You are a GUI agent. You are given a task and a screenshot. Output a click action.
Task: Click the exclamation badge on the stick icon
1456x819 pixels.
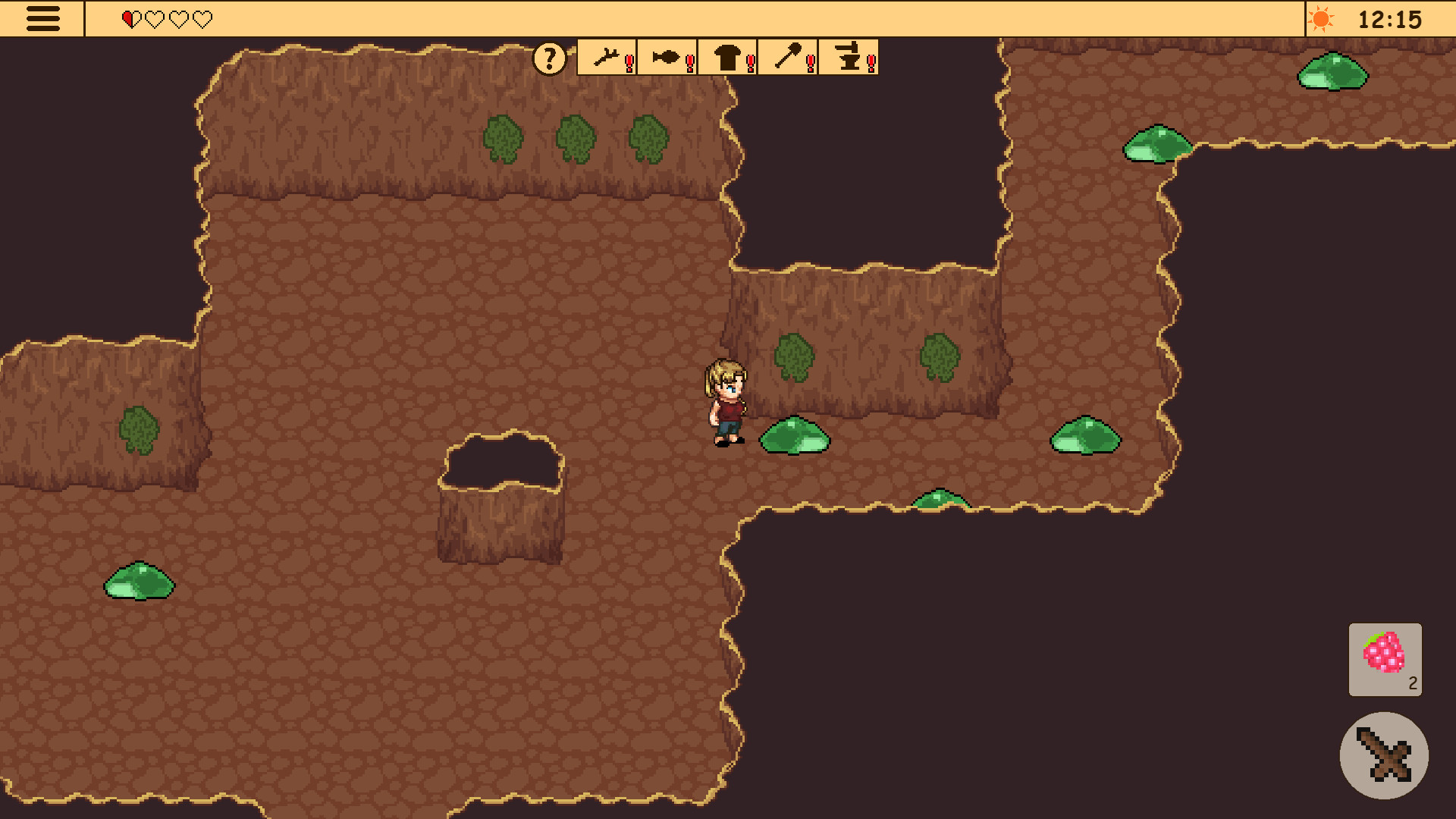click(x=628, y=63)
